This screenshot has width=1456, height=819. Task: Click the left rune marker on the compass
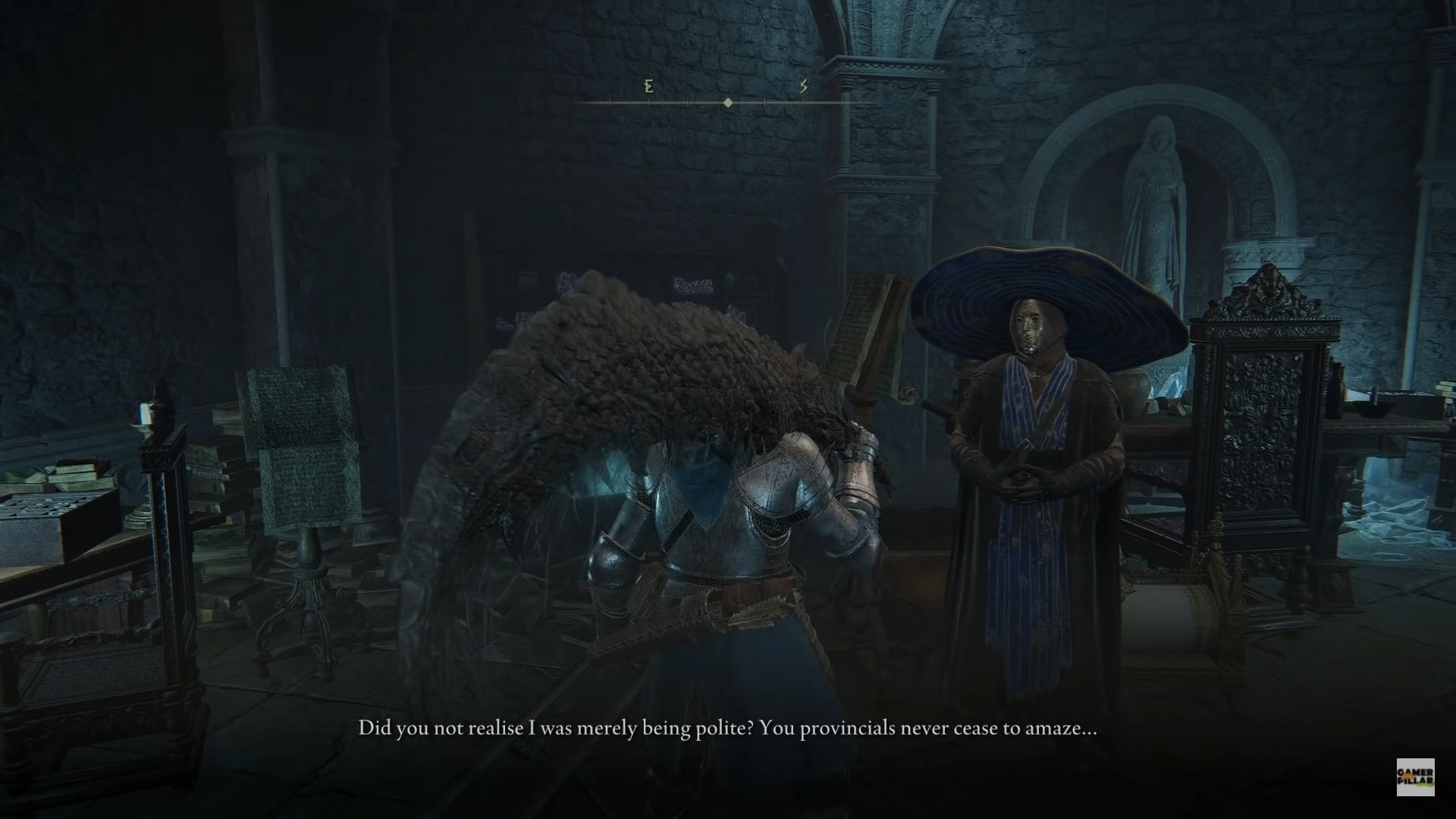(x=648, y=87)
